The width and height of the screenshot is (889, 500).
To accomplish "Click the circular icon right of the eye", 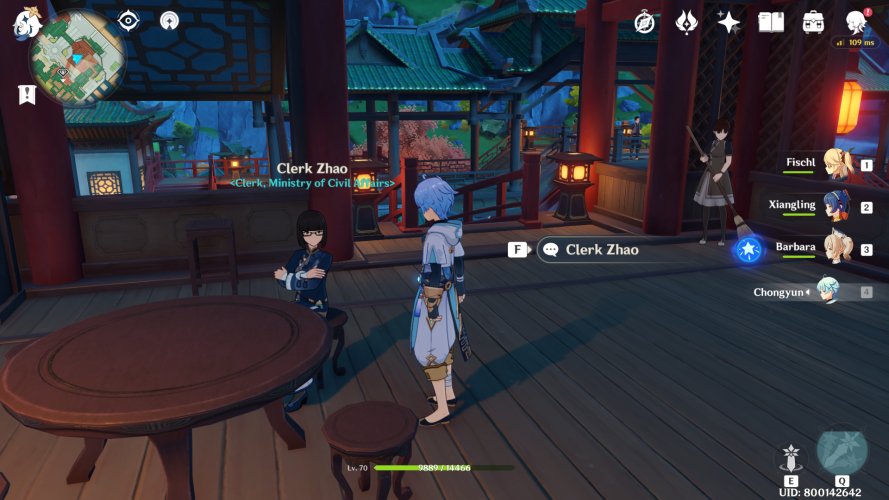I will [x=169, y=20].
